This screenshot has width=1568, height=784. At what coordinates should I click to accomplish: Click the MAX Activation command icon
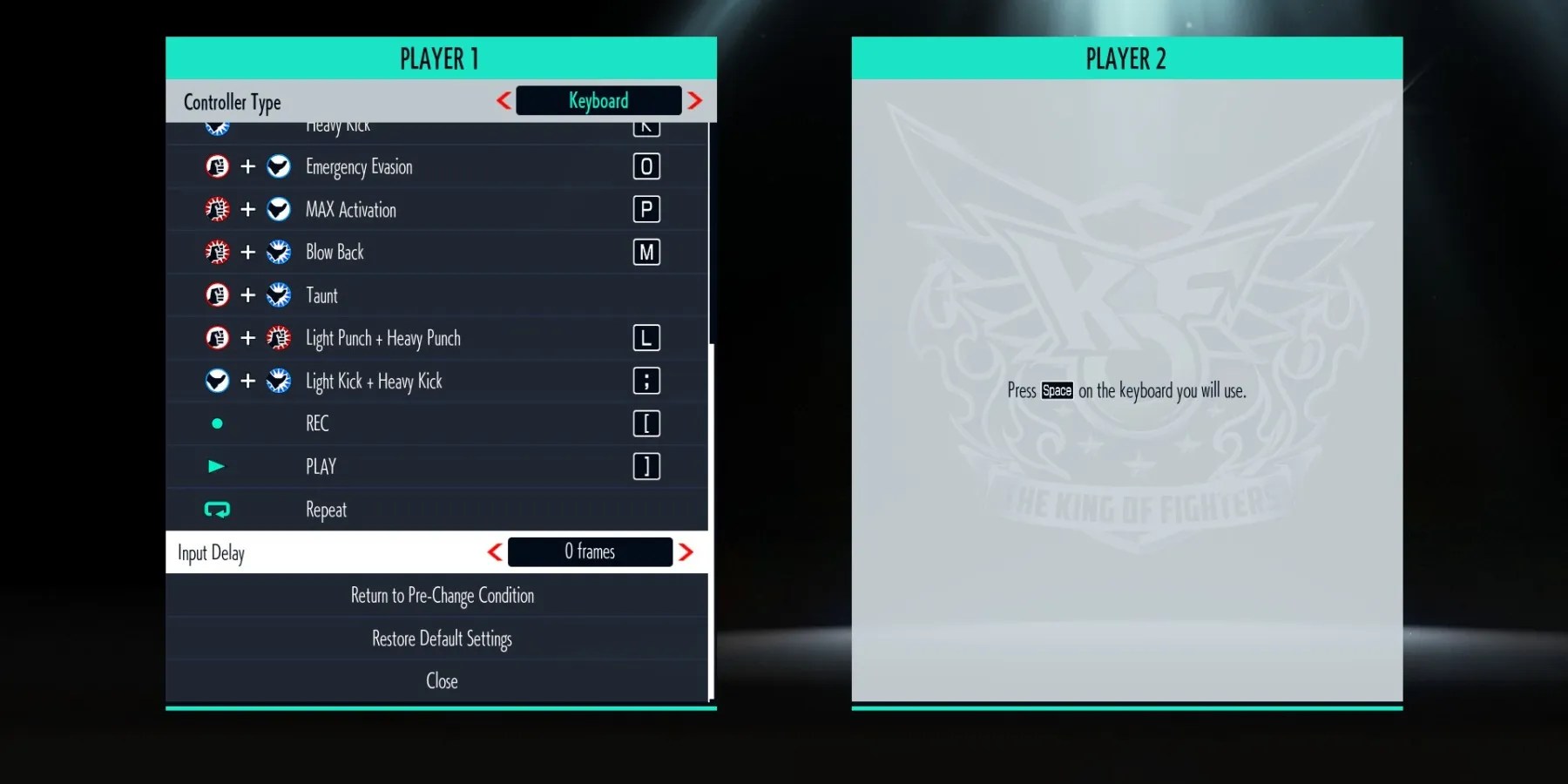click(x=217, y=209)
